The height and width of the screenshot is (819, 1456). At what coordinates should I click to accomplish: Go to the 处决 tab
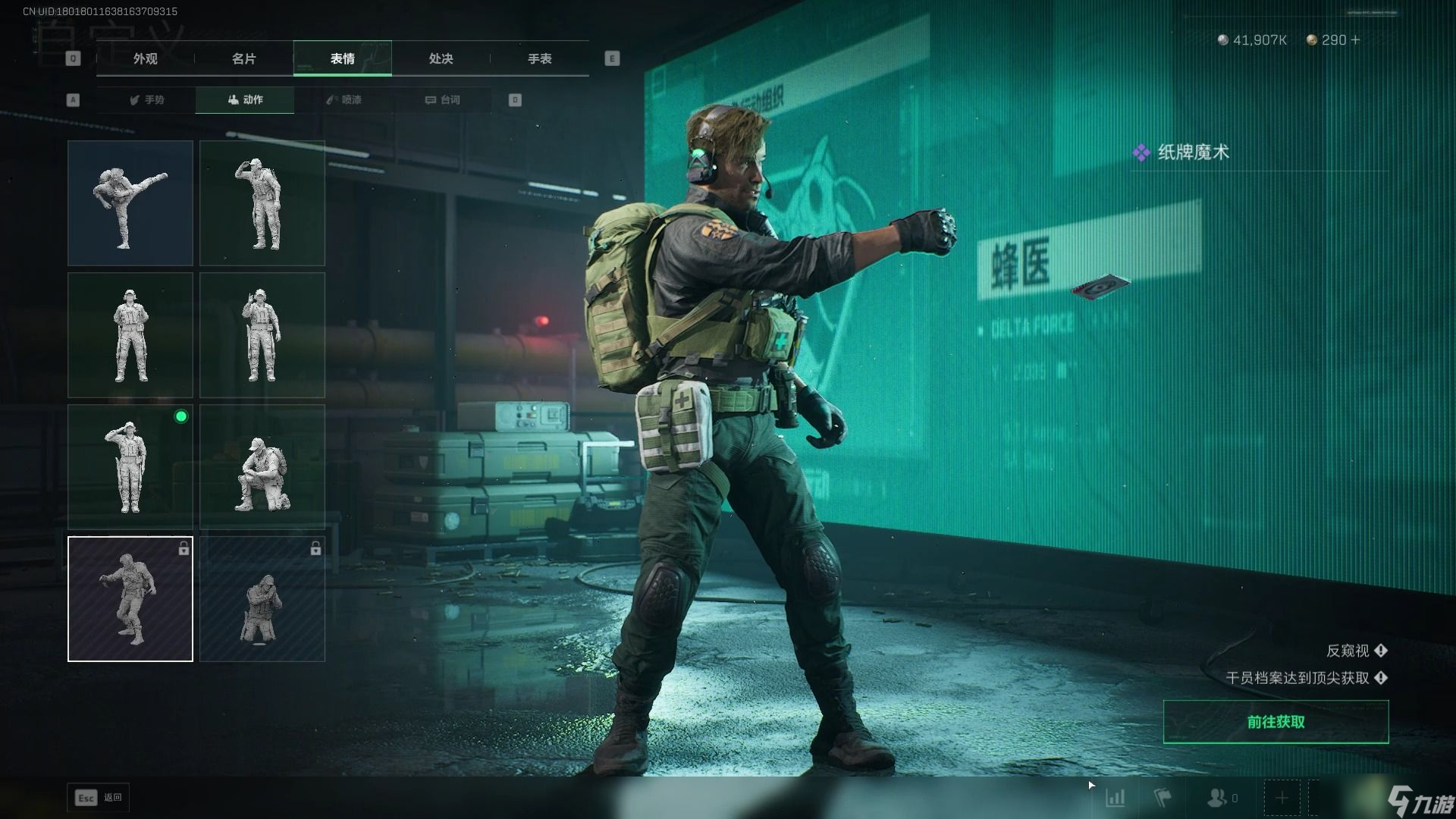tap(441, 58)
